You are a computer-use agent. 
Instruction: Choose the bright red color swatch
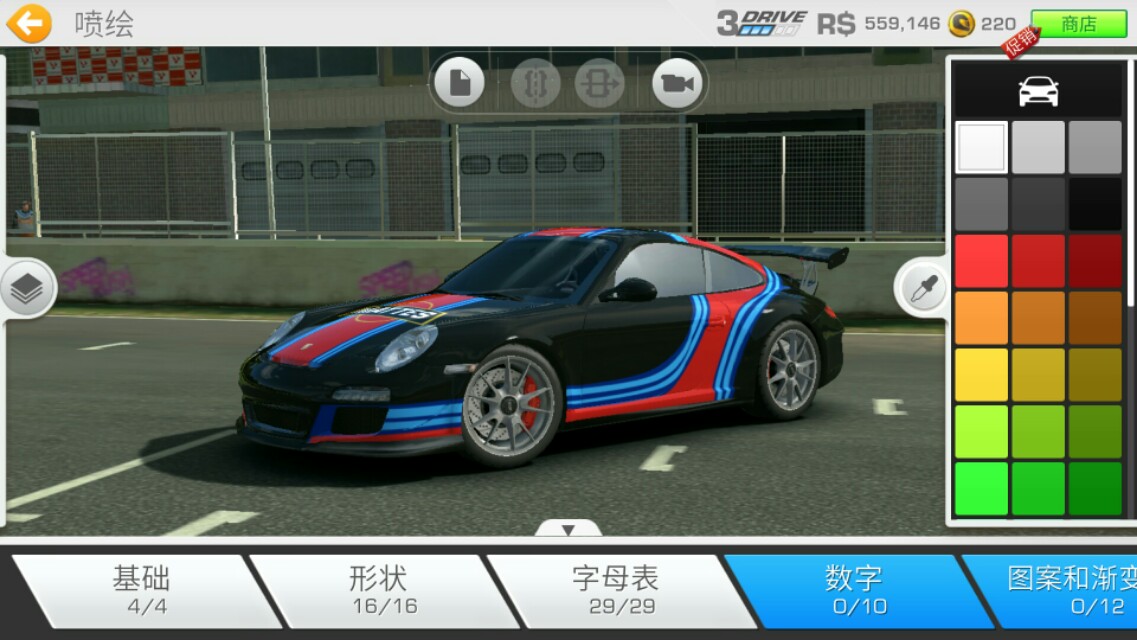click(x=981, y=261)
